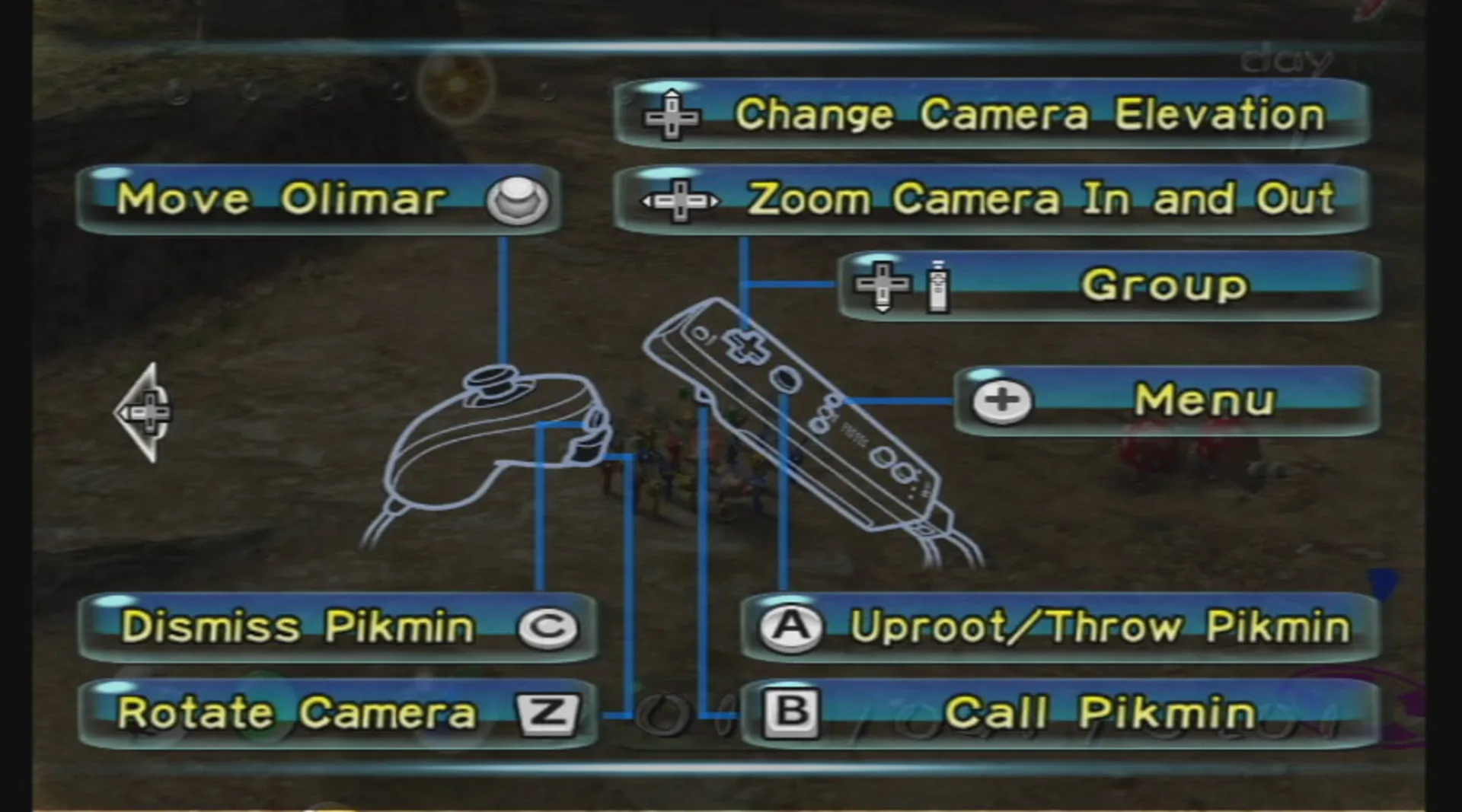Select the D-pad icon next to Change Camera Elevation

pyautogui.click(x=670, y=116)
